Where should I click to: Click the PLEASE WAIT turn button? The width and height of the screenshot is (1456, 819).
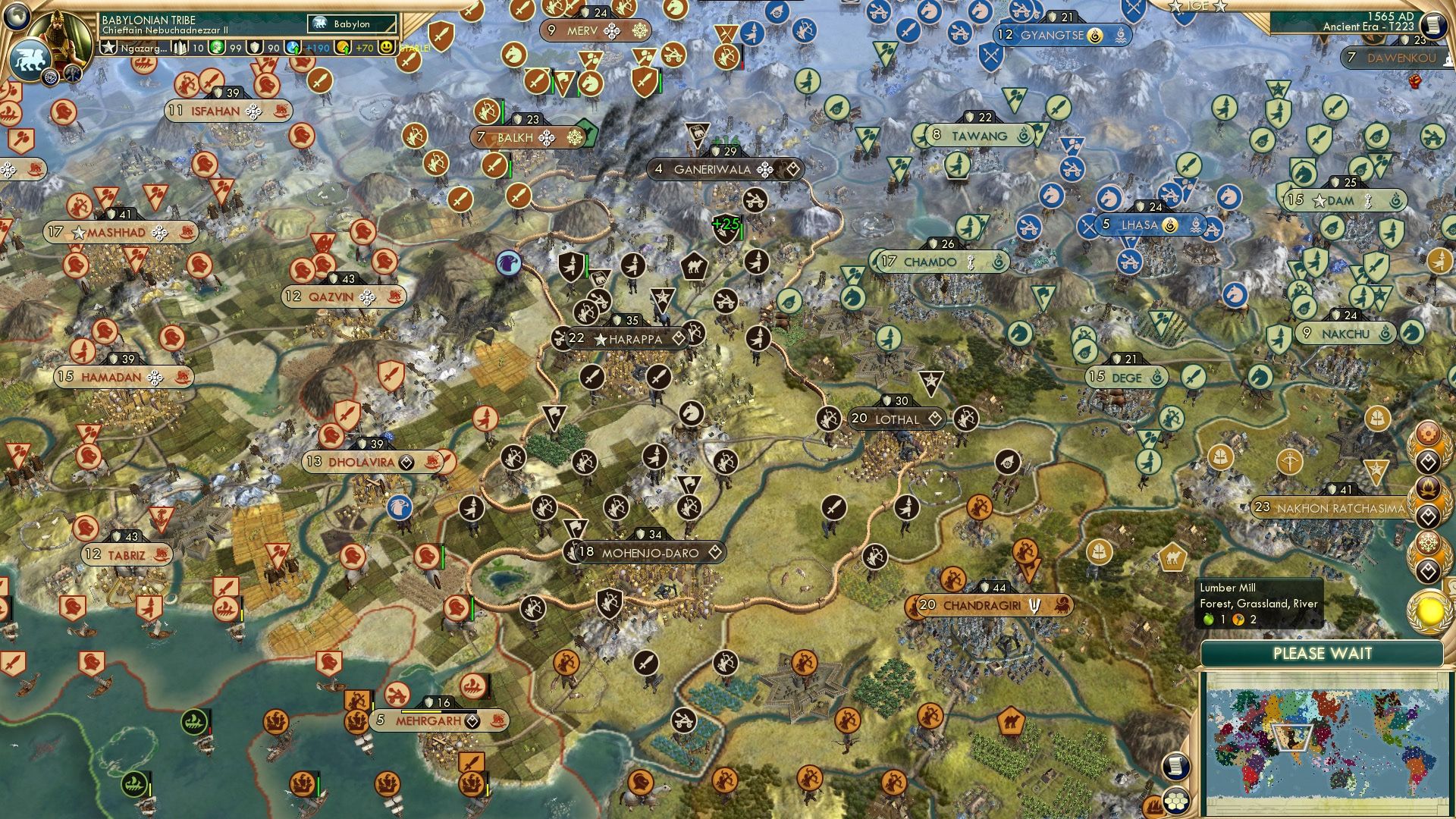click(x=1324, y=654)
